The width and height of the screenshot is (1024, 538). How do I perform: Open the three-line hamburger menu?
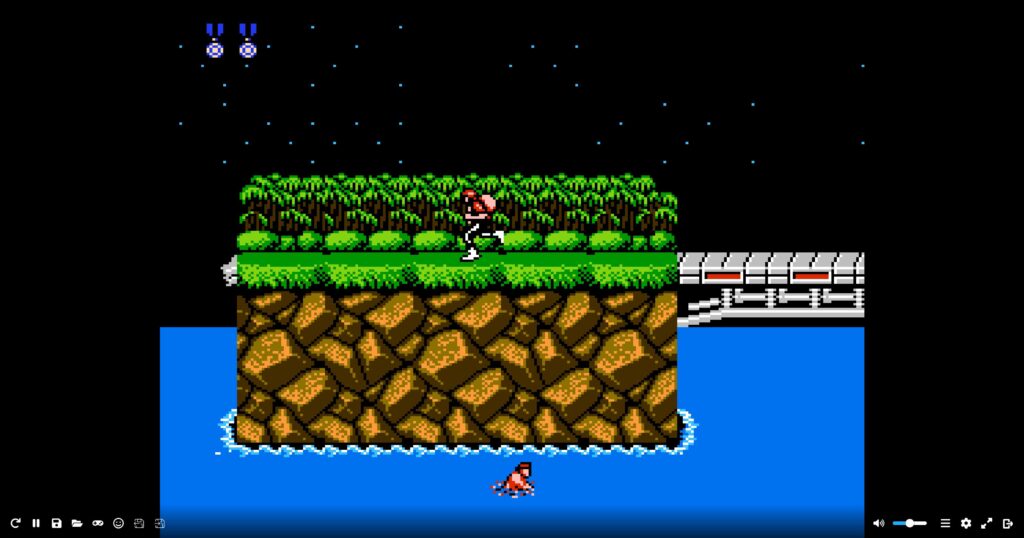(x=945, y=523)
